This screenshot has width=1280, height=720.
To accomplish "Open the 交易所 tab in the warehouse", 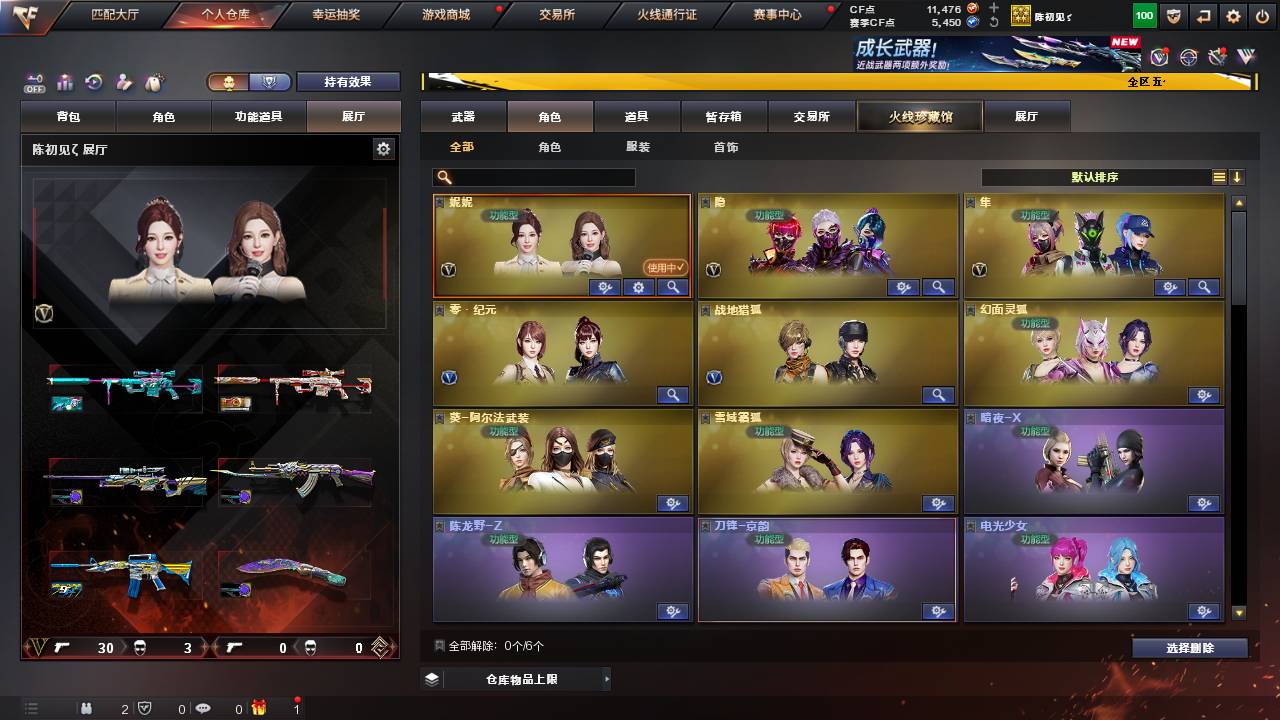I will tap(814, 116).
